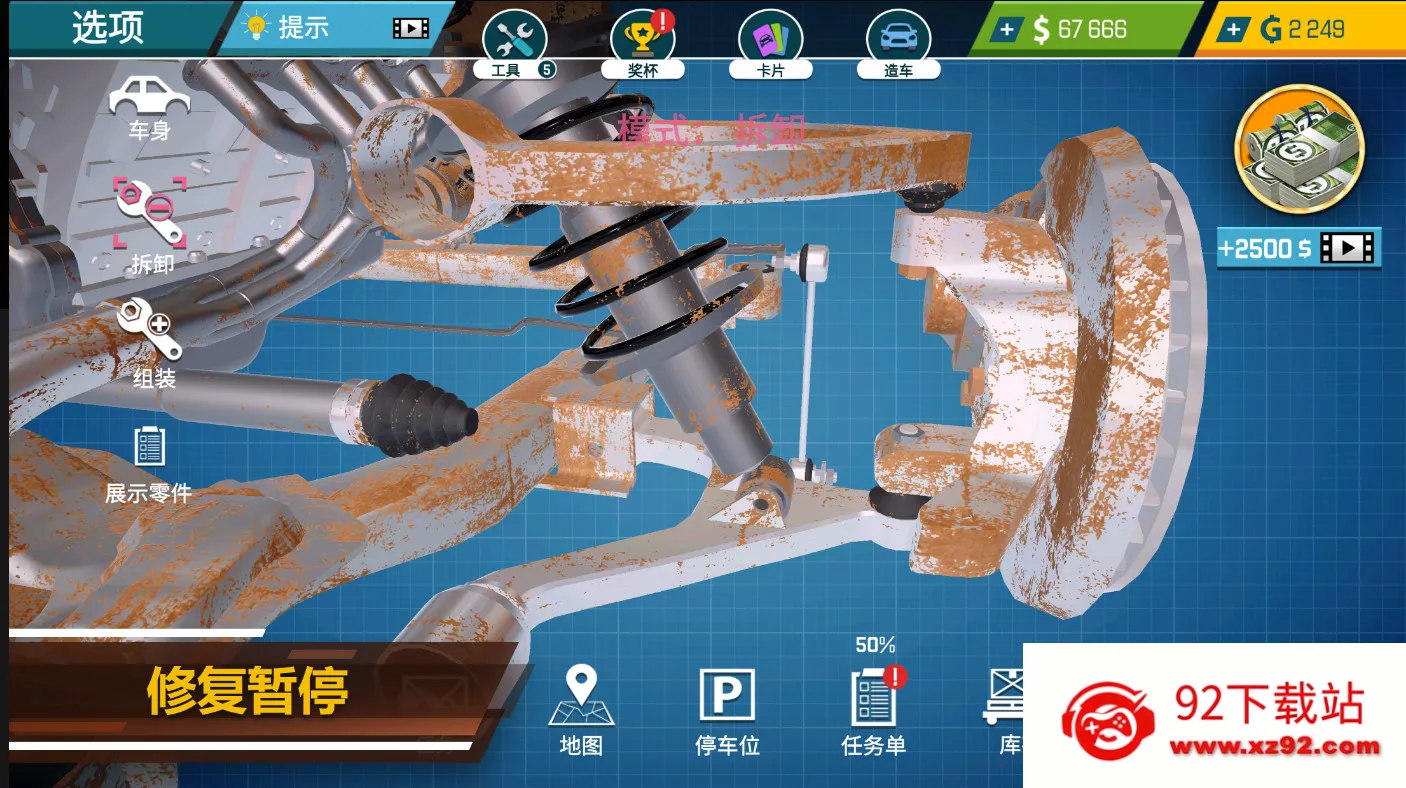Open the 地图 map
The width and height of the screenshot is (1406, 788).
(x=581, y=709)
